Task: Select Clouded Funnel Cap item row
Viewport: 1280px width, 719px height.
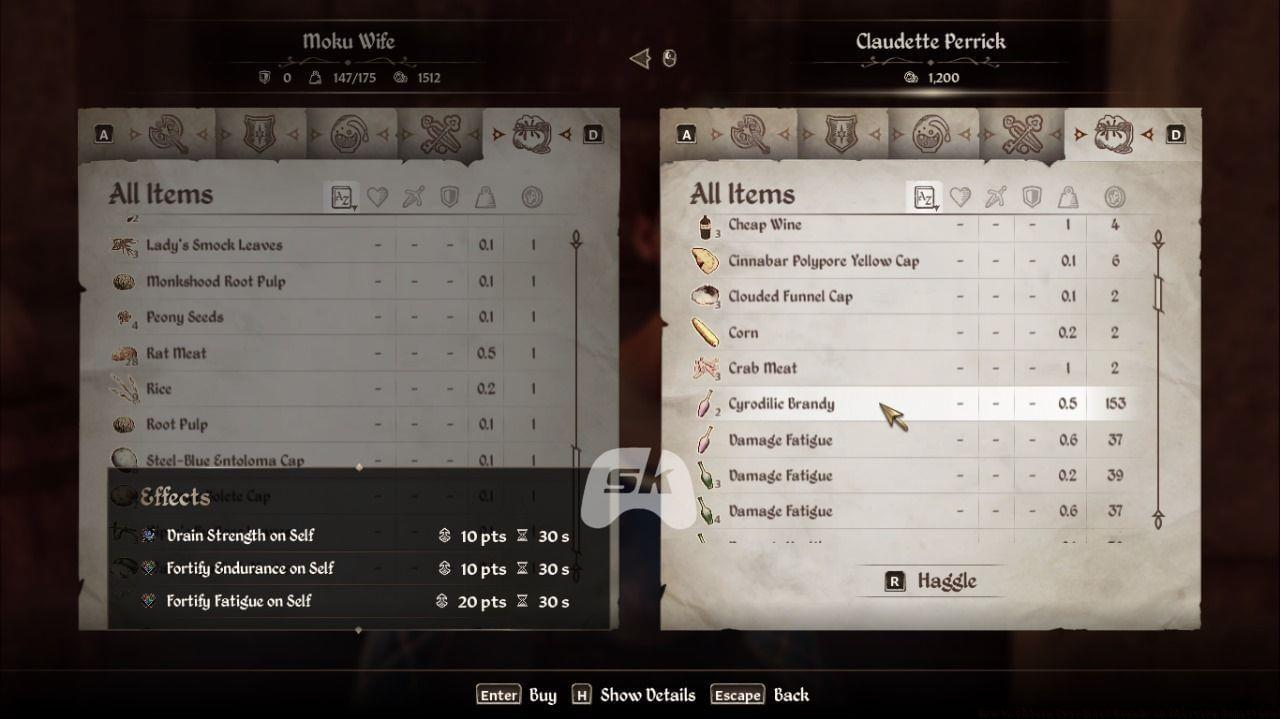Action: [x=790, y=297]
